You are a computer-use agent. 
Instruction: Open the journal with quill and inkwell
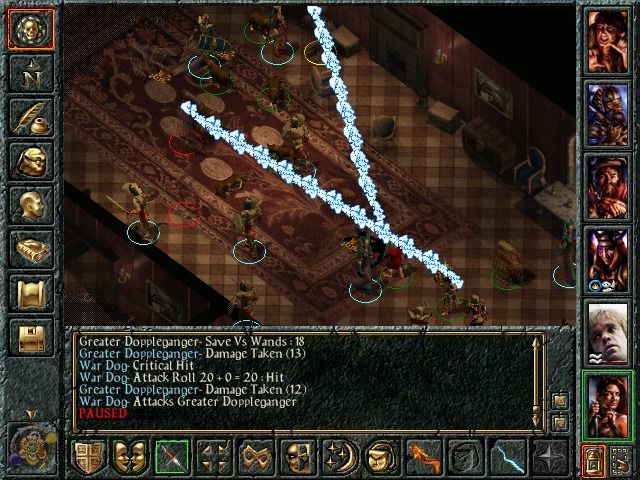tap(31, 117)
